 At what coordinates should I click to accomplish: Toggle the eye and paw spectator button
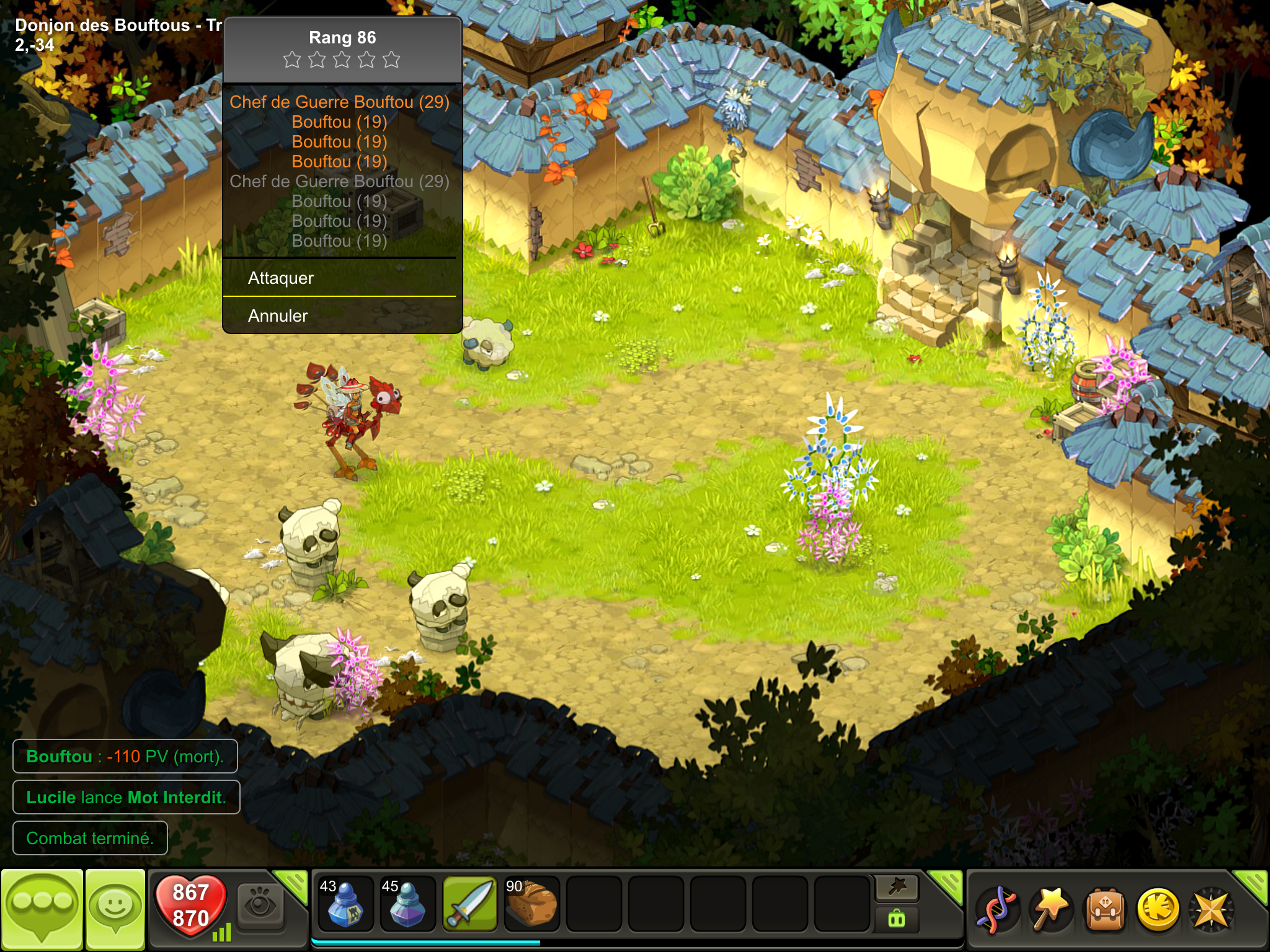(x=260, y=905)
